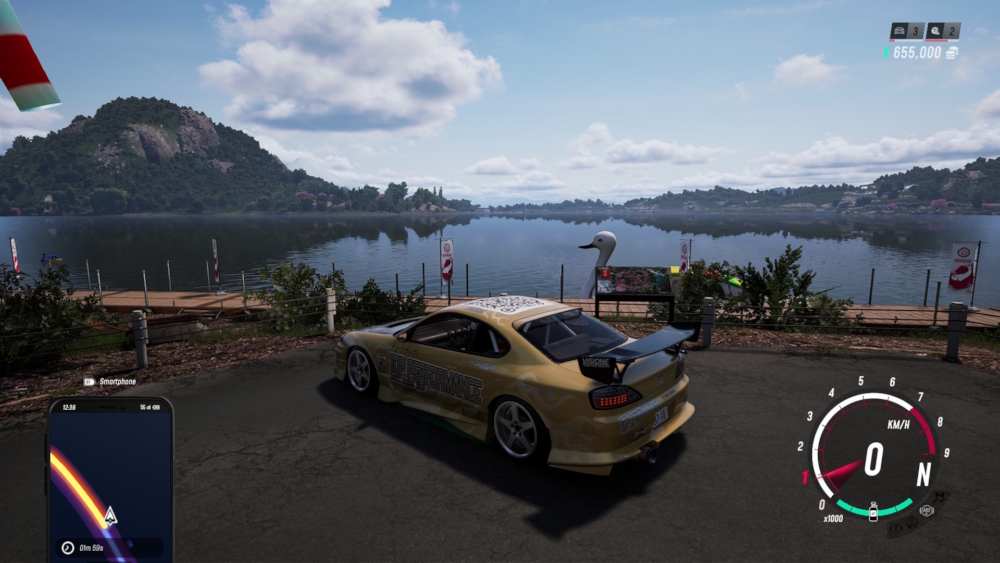Open the smartphone minimap

(110, 478)
